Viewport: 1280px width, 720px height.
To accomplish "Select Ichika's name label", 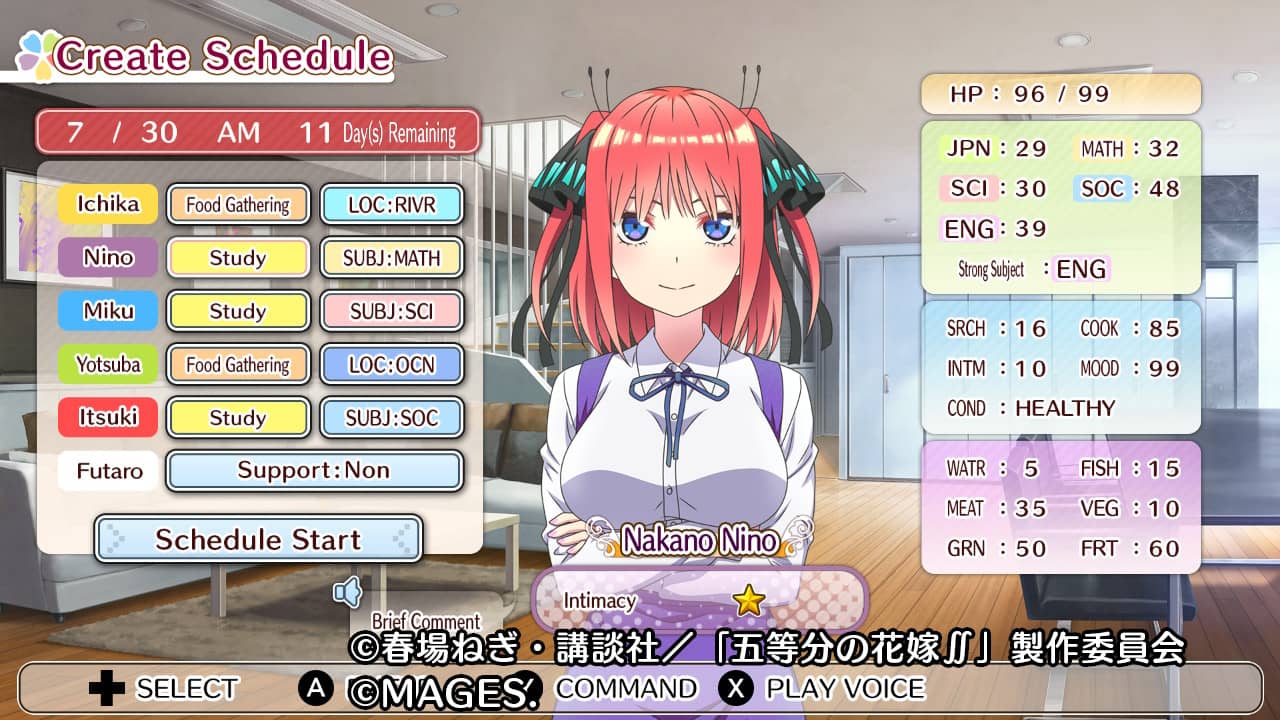I will (x=108, y=205).
